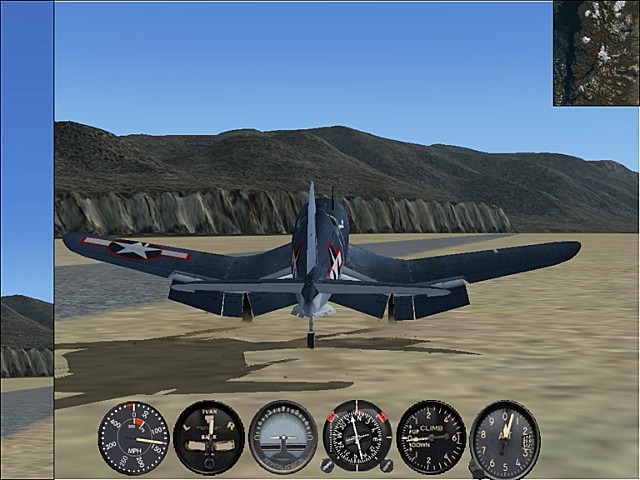Click the heading compass gauge
Screen dimensions: 640x480
[x=357, y=436]
